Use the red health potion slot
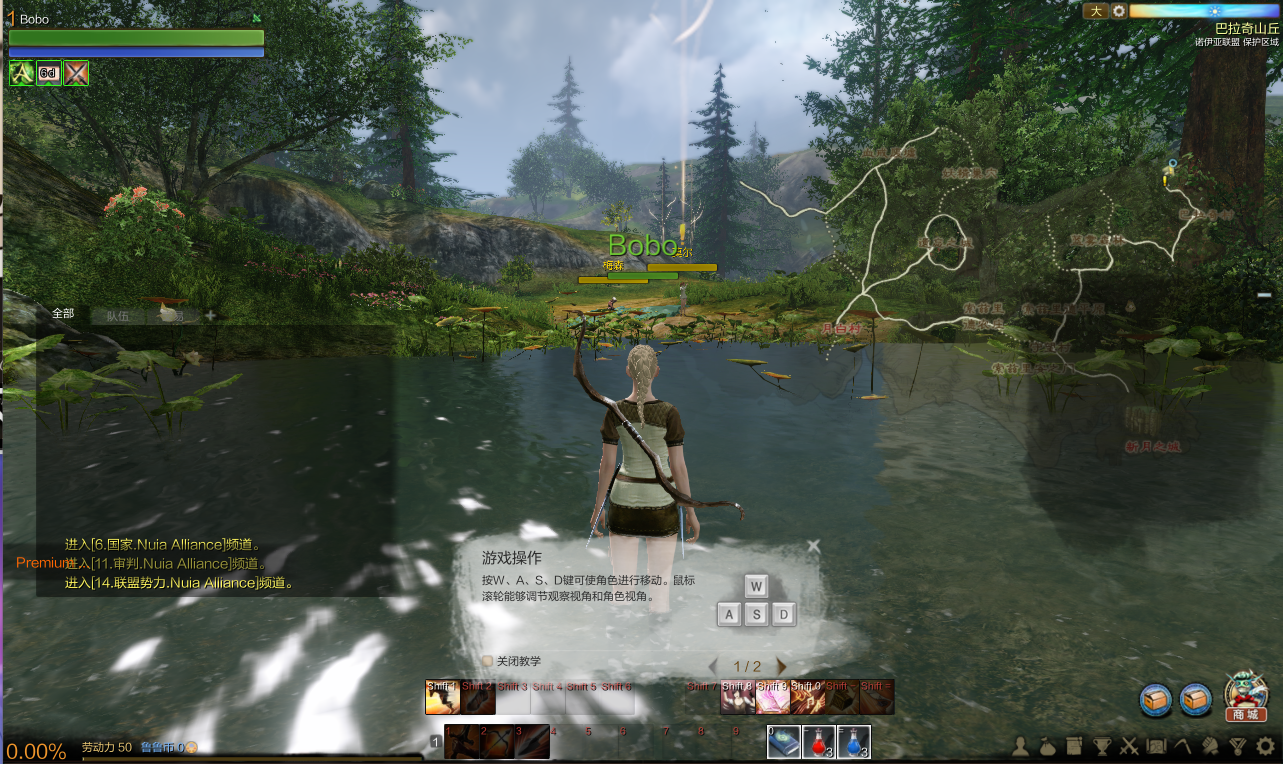 click(819, 742)
